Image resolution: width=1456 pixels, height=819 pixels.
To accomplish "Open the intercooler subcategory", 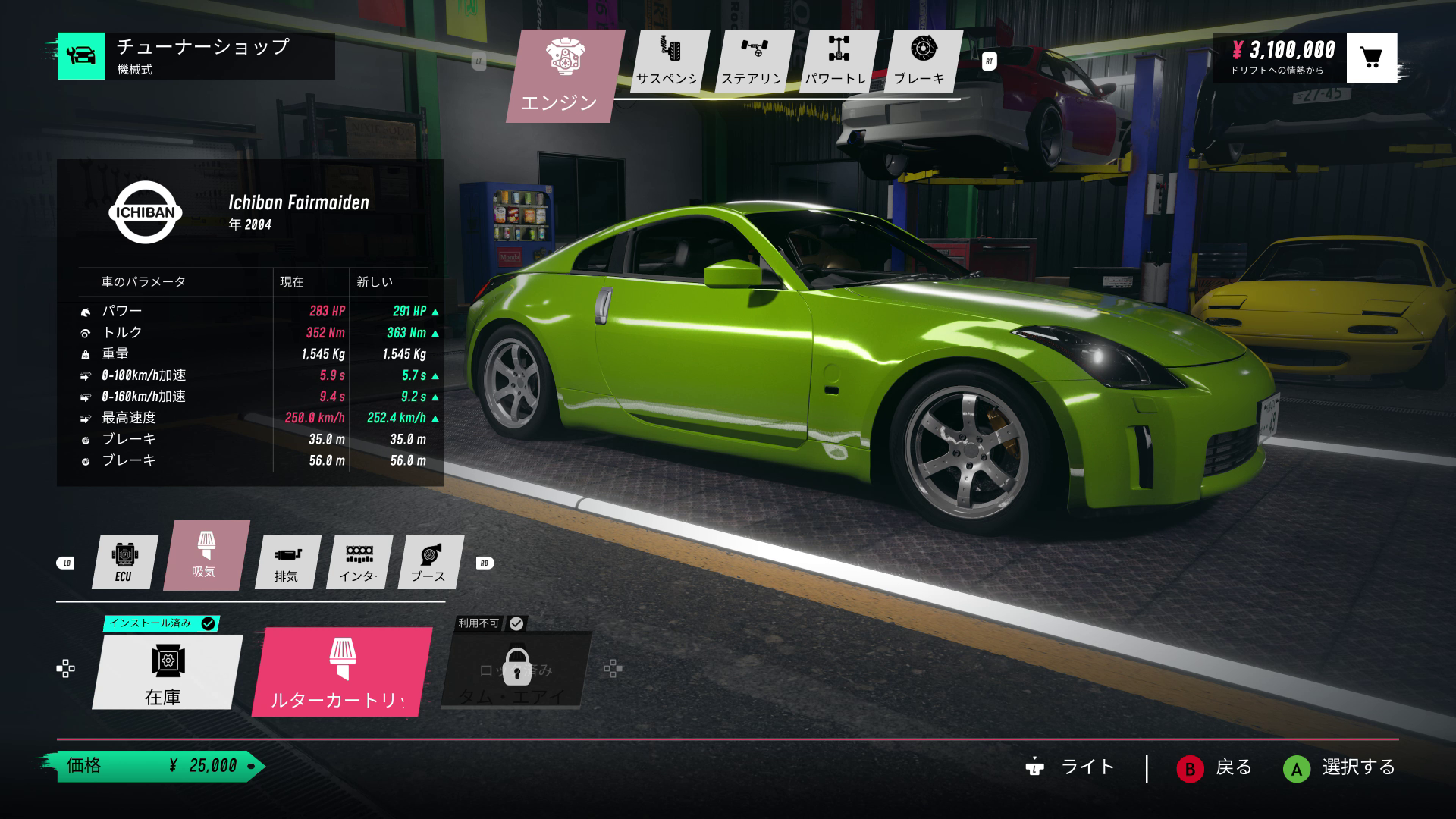I will click(x=358, y=562).
